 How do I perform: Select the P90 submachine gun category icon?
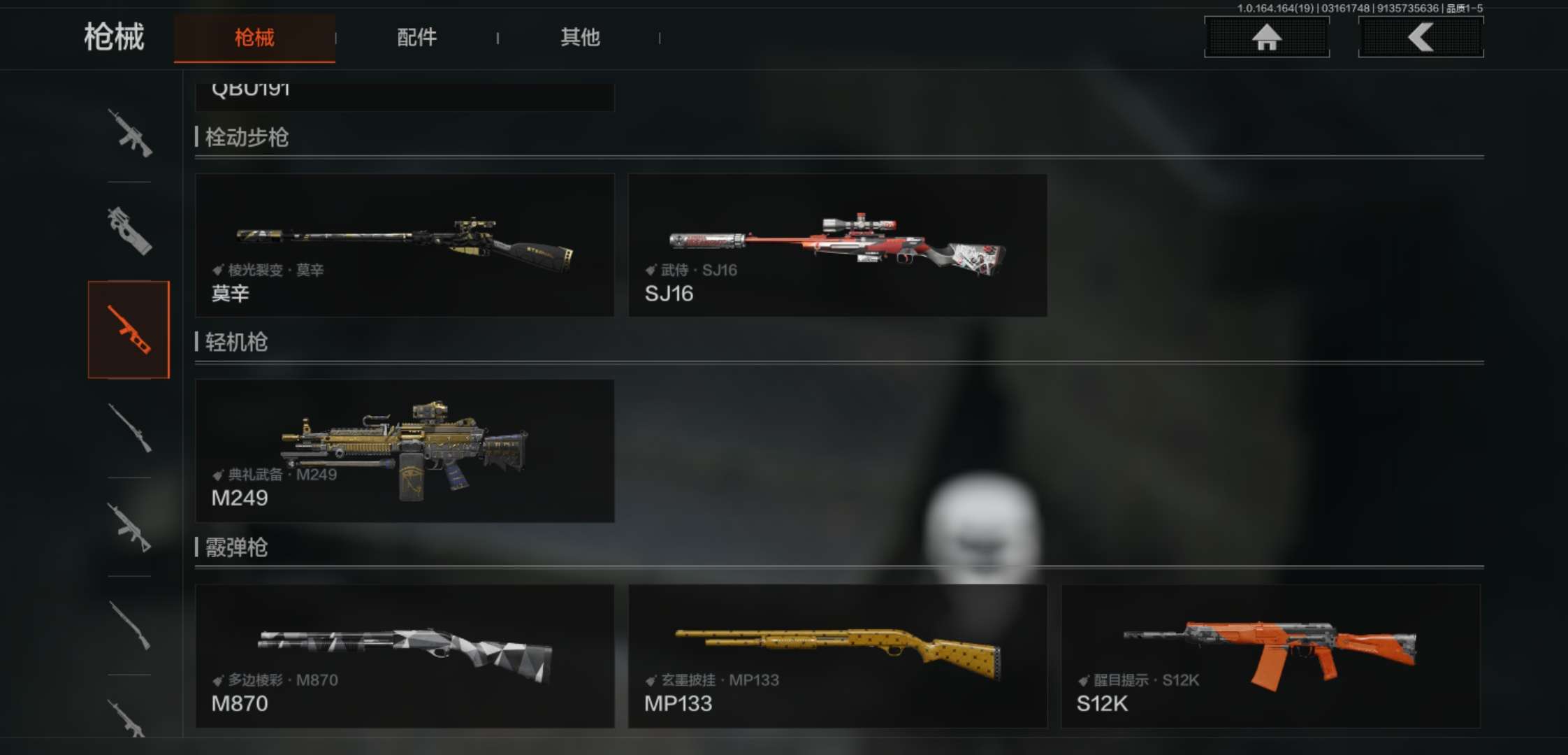coord(129,231)
